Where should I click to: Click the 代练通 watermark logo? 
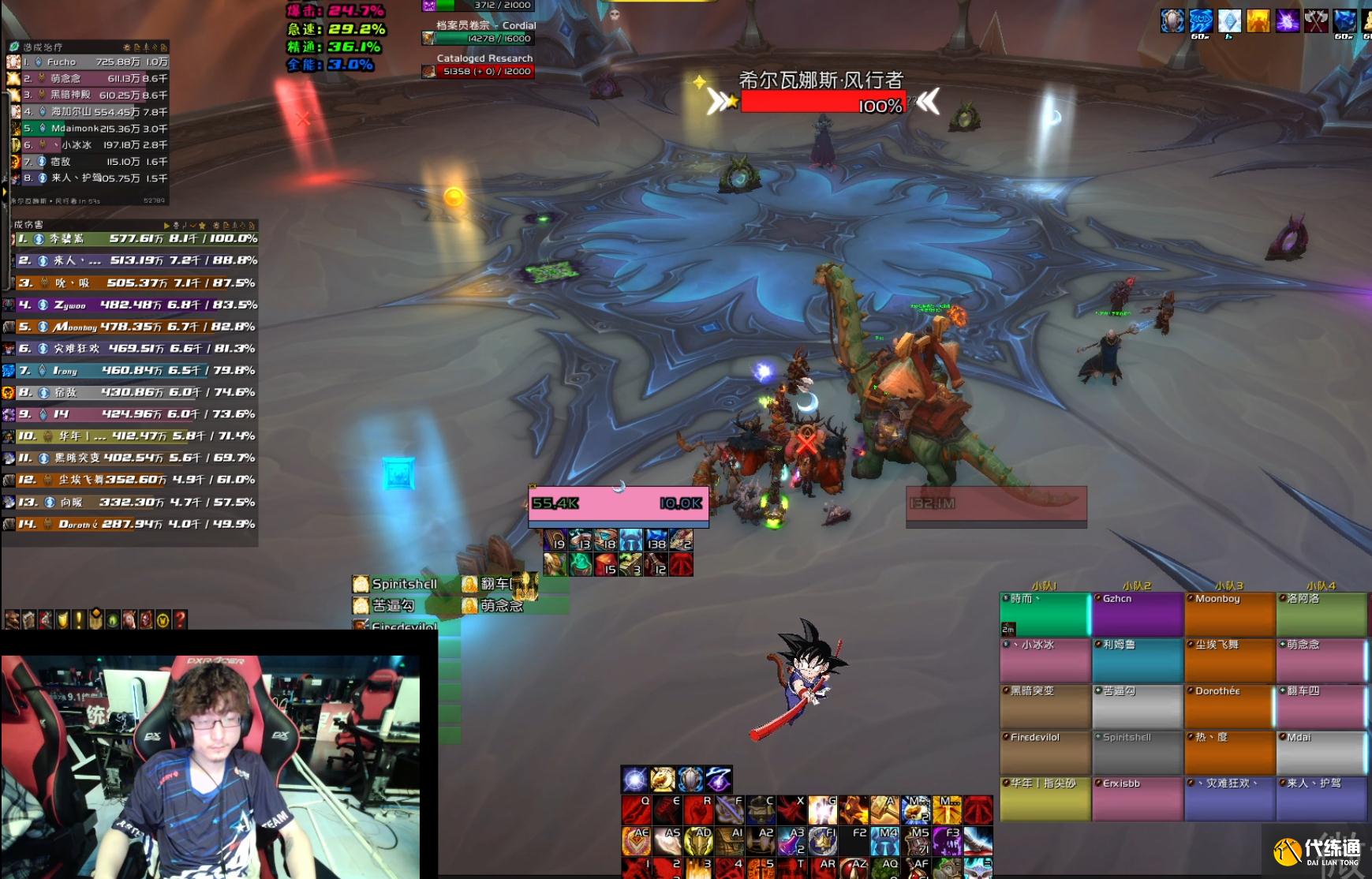(x=1317, y=851)
